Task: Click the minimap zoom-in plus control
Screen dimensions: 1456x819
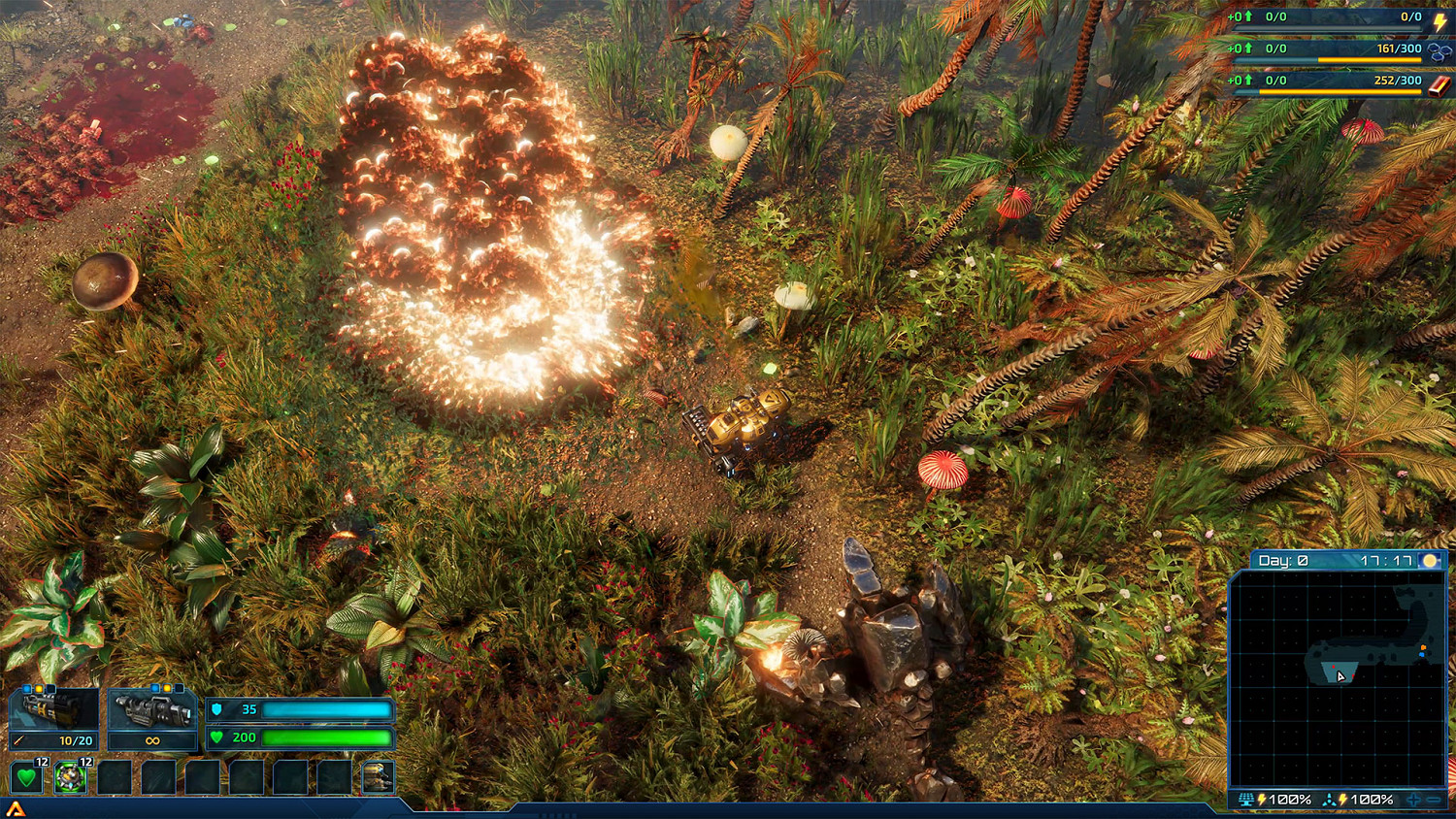Action: (x=1414, y=800)
